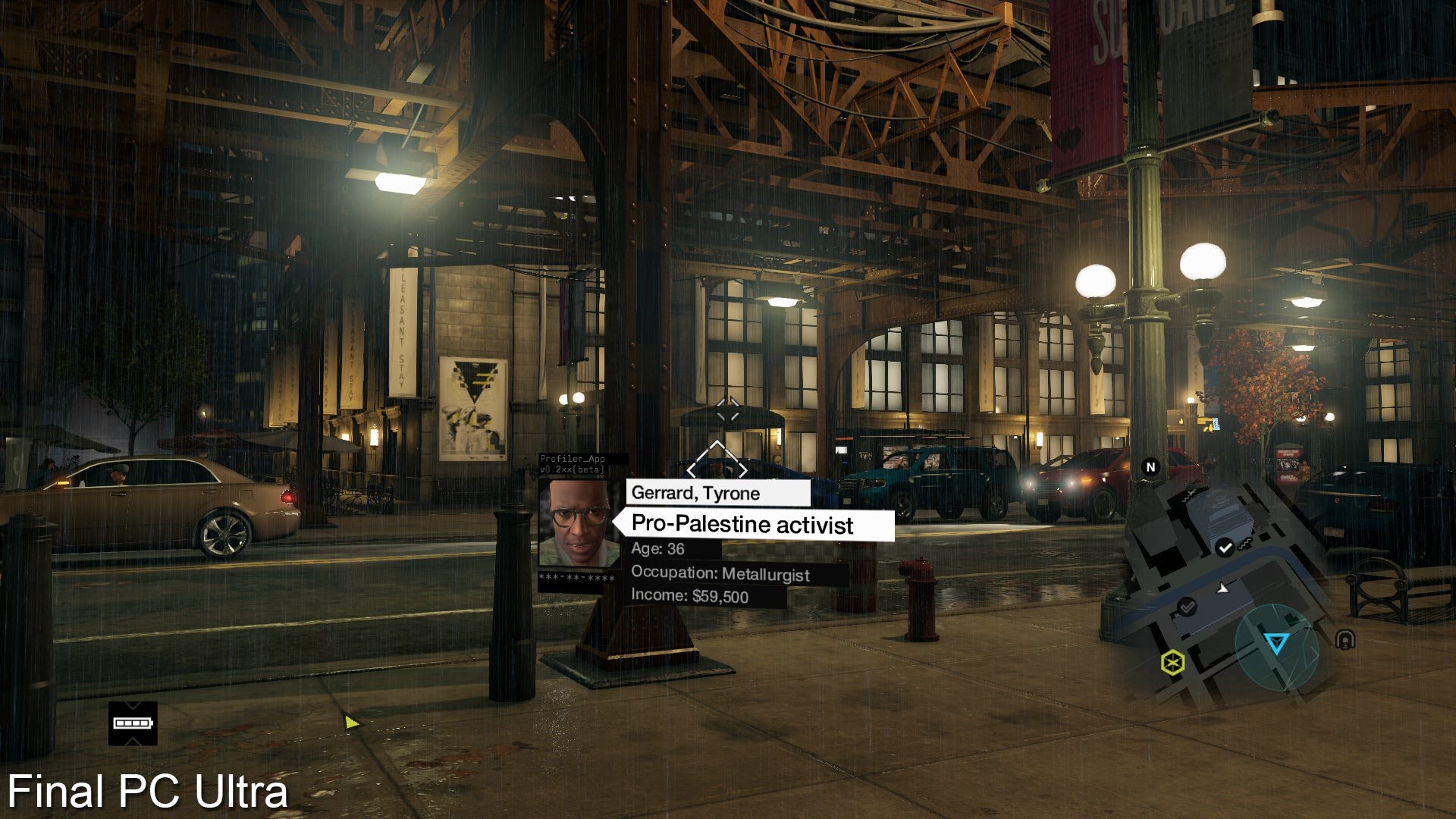Select the bright white checkmark minimap marker
Screen dimensions: 1456x819
[1224, 548]
